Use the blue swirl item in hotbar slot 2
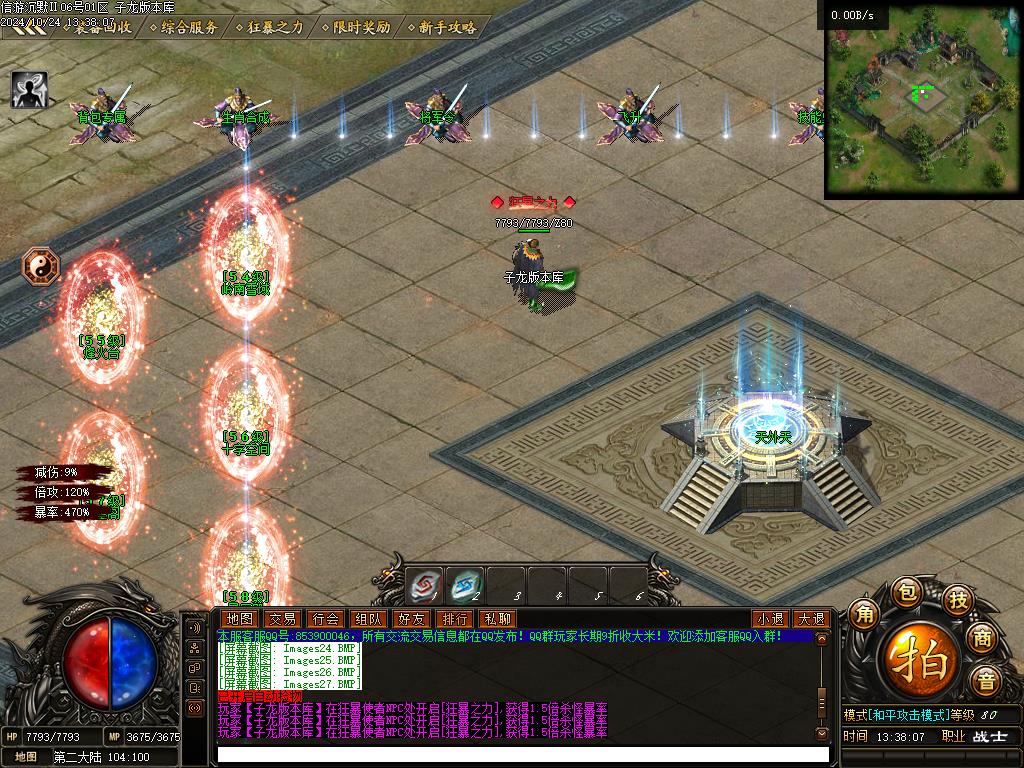 [x=466, y=585]
